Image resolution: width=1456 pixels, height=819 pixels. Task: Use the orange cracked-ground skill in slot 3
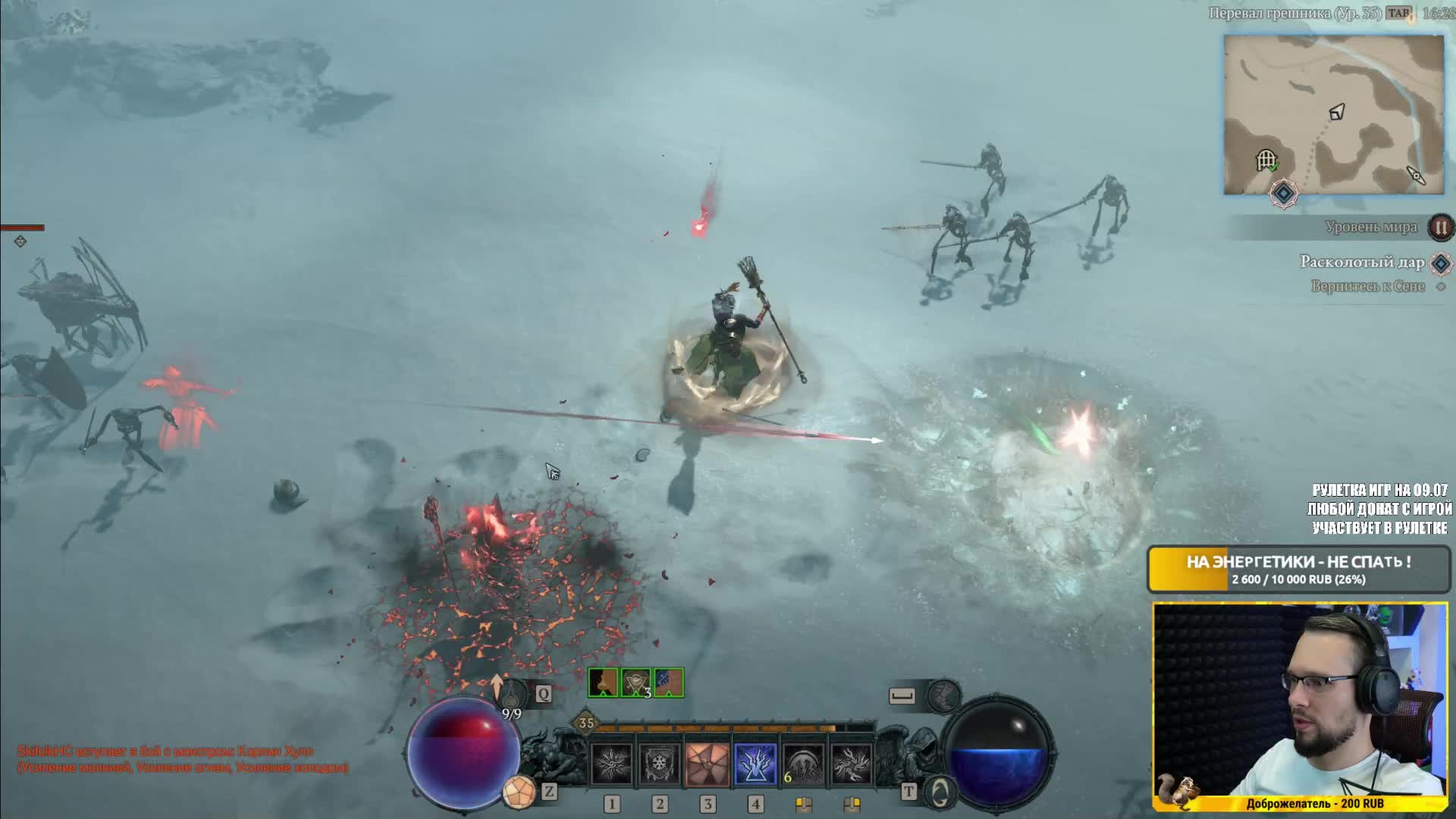708,763
